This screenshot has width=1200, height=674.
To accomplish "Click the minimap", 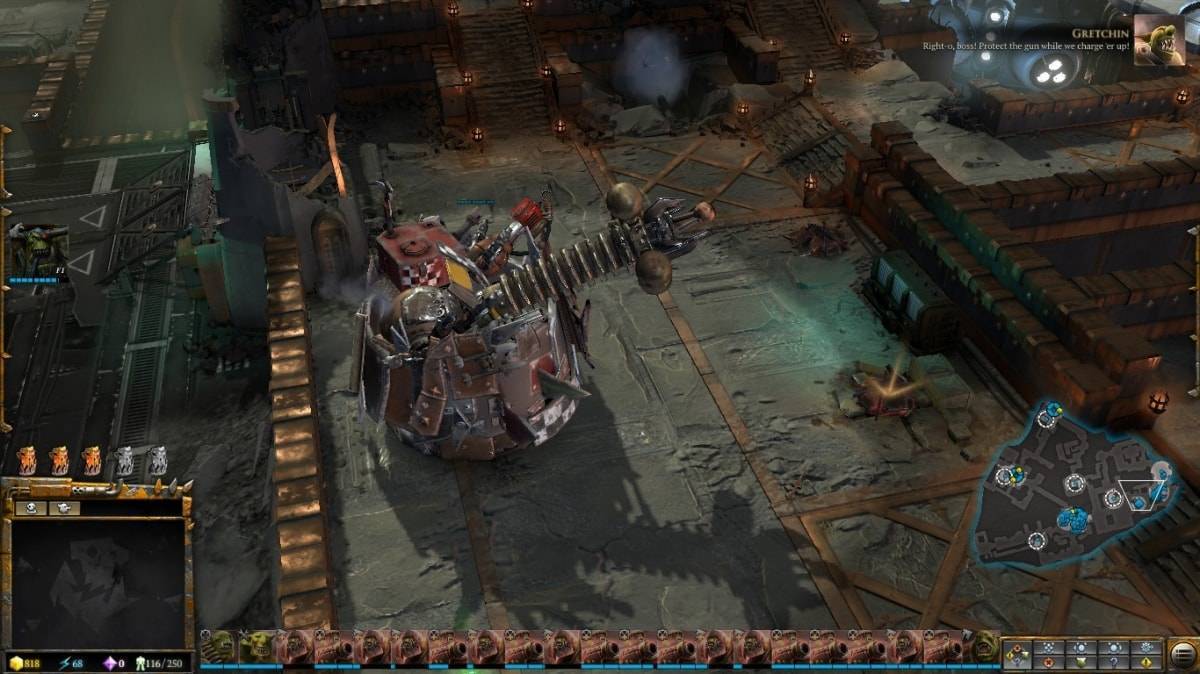I will coord(1075,485).
